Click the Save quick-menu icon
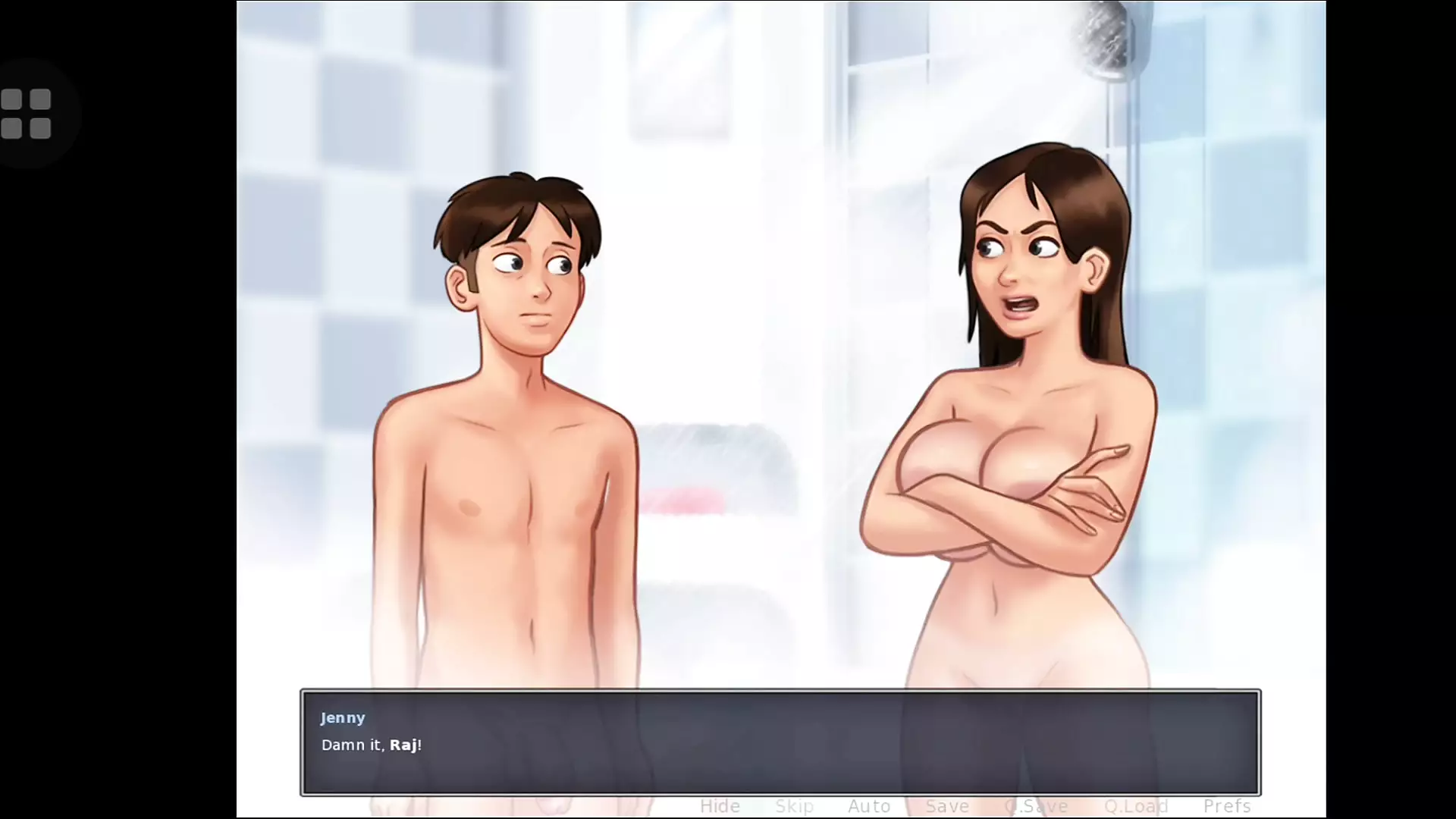This screenshot has height=819, width=1456. click(946, 806)
